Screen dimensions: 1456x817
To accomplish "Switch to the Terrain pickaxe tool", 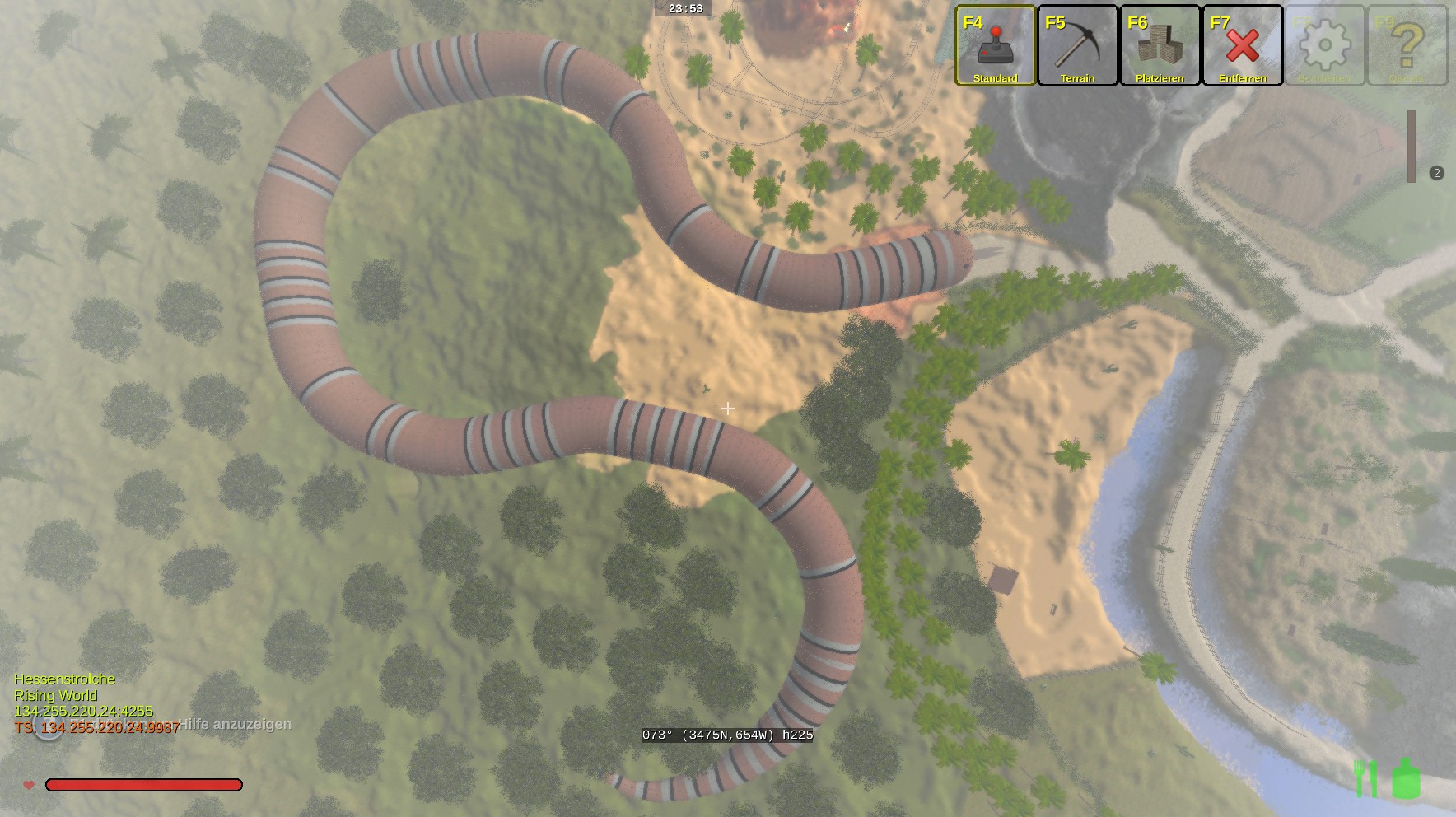I will click(1077, 46).
